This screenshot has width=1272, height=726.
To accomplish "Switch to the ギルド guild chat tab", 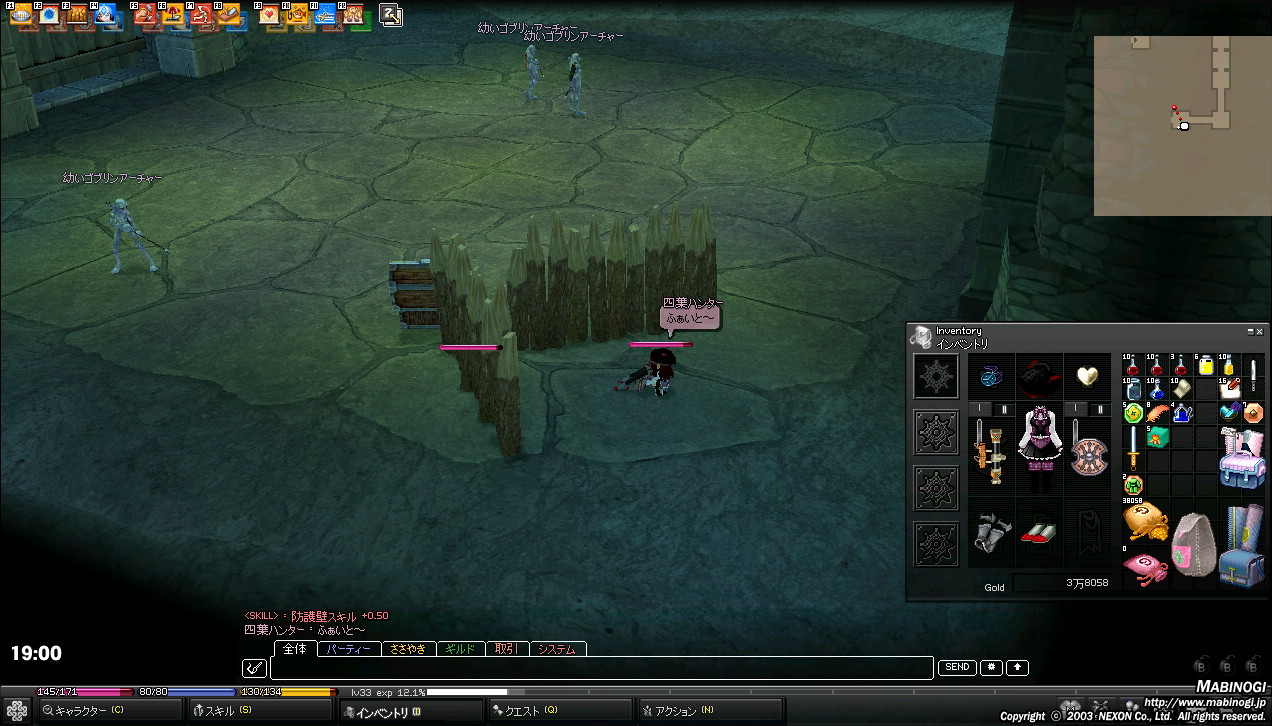I will 461,649.
